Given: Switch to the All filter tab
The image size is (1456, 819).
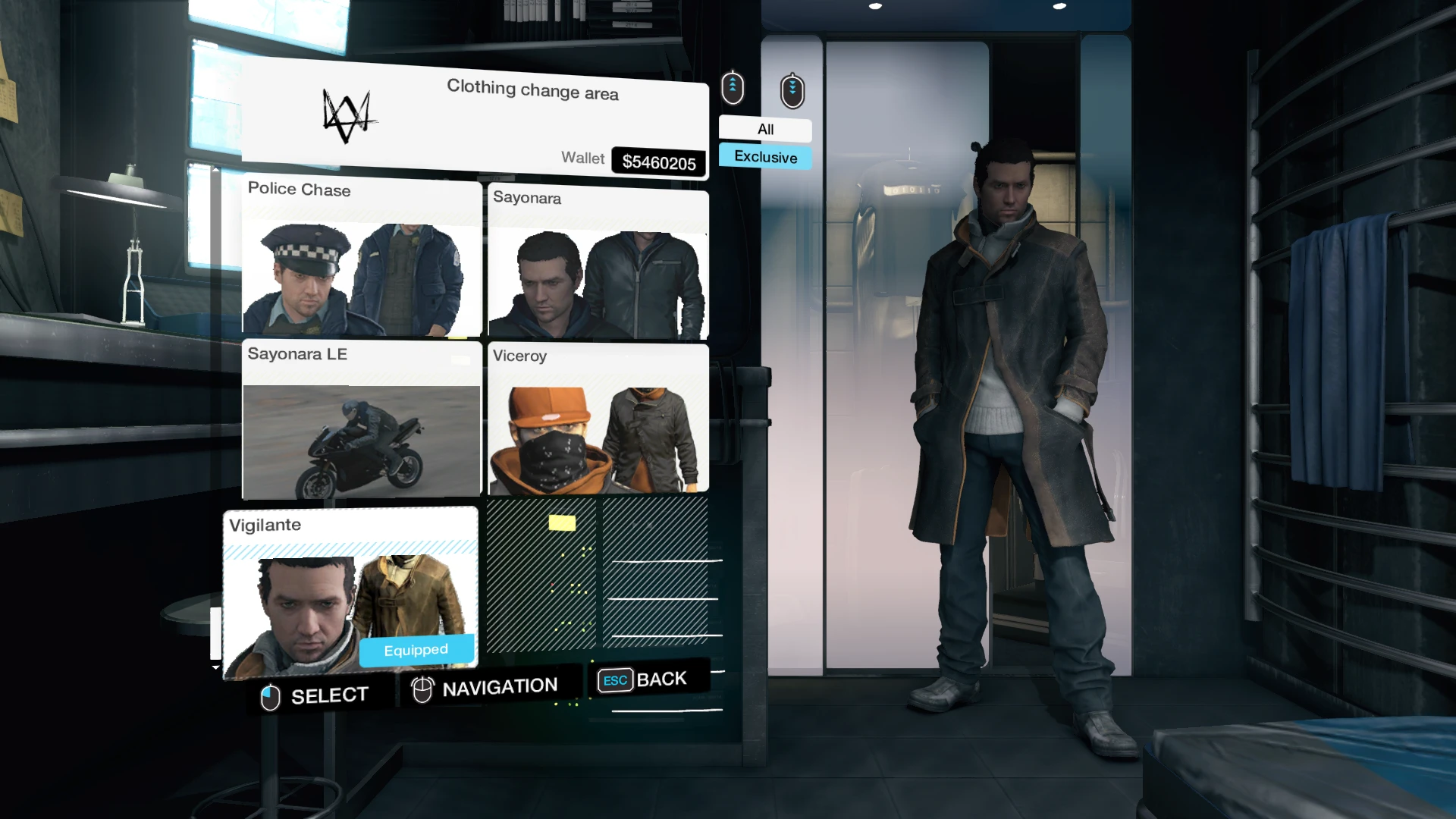Looking at the screenshot, I should (764, 130).
